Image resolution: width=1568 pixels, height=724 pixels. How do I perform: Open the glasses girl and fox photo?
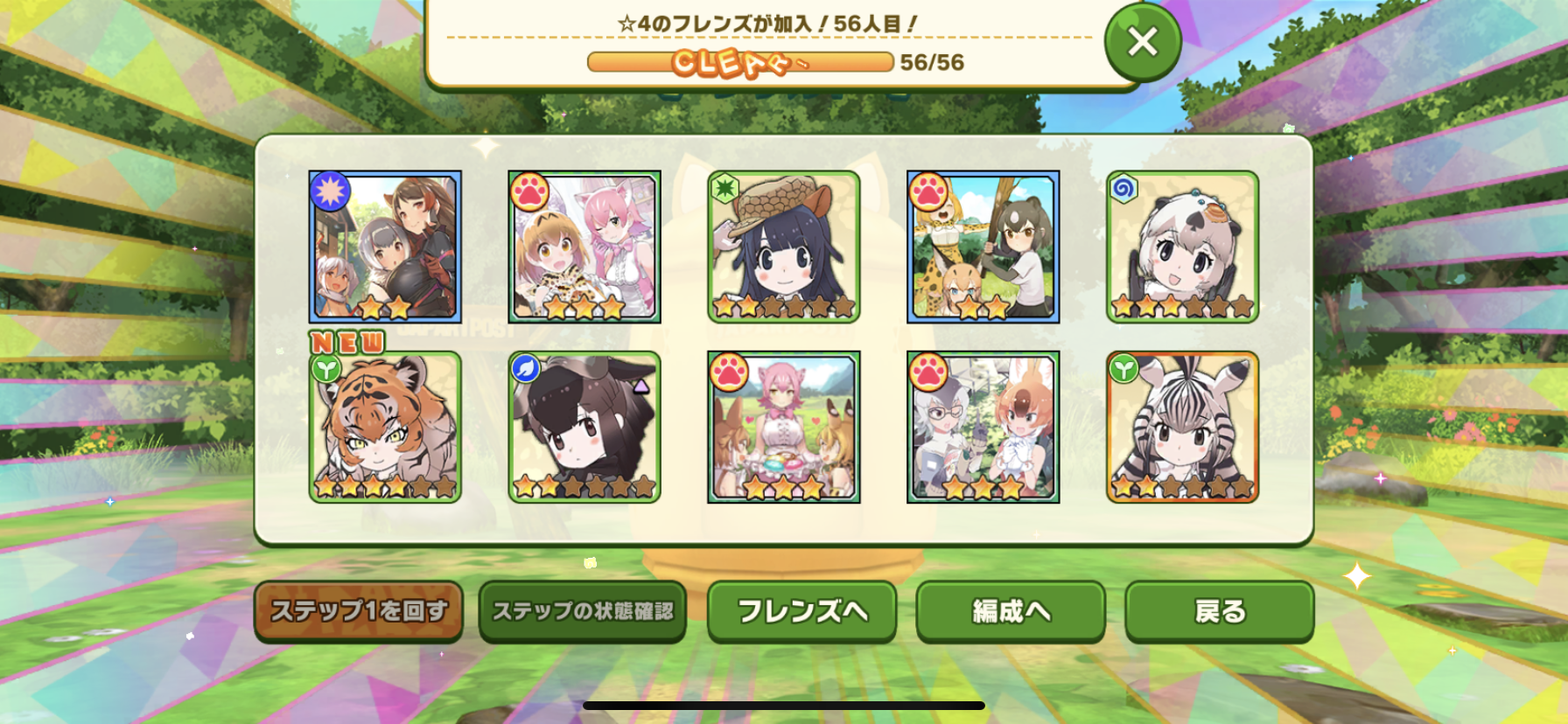(x=983, y=428)
